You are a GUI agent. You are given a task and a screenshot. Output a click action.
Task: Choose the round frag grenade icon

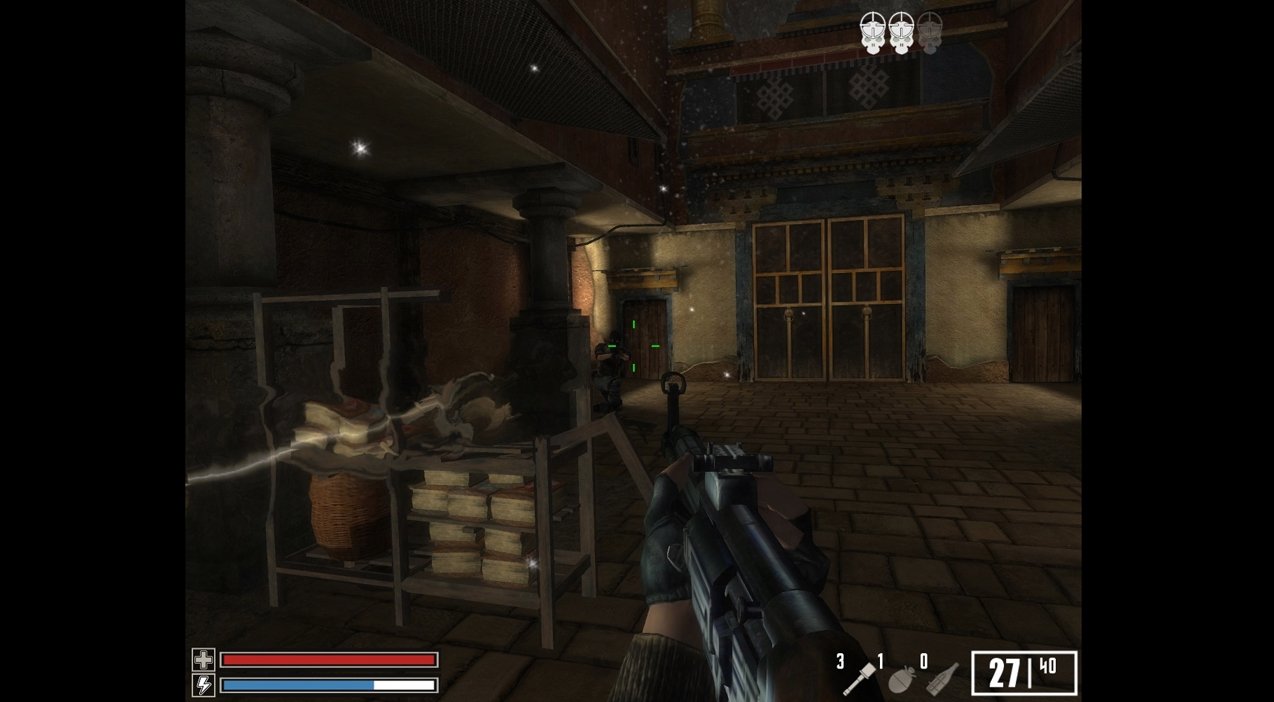pyautogui.click(x=899, y=679)
